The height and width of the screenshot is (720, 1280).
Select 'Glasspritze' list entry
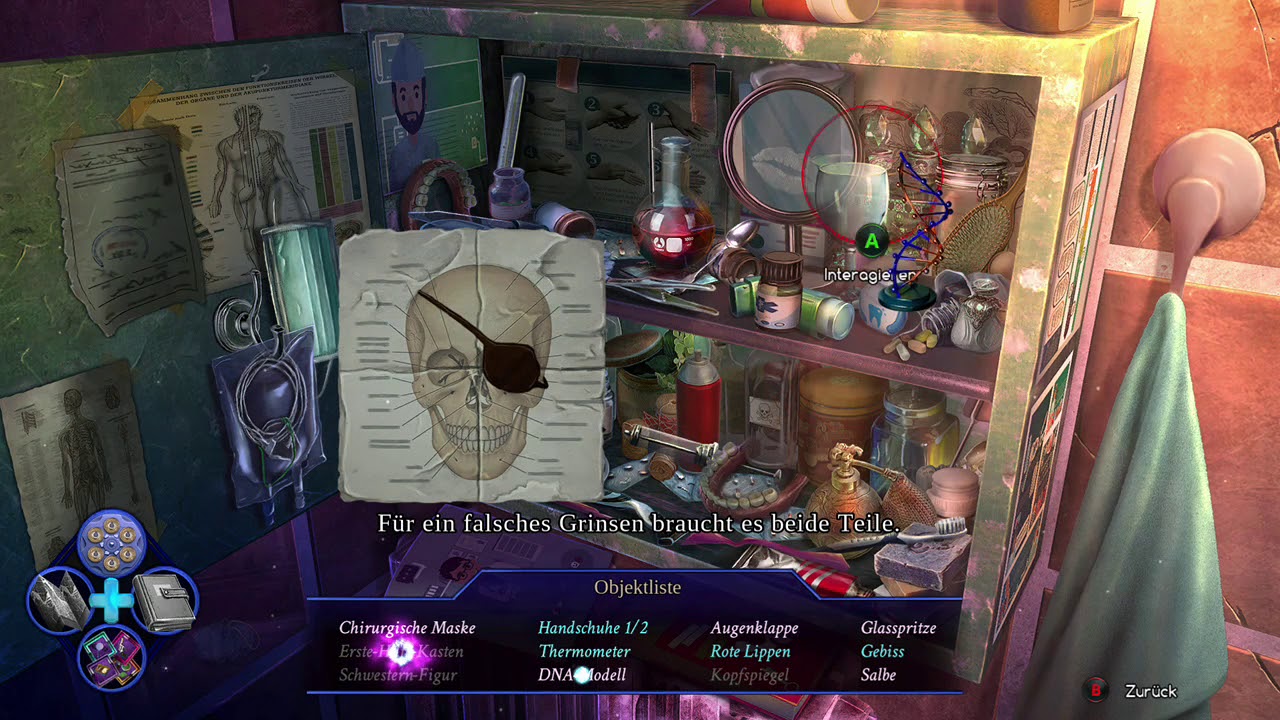(x=898, y=628)
